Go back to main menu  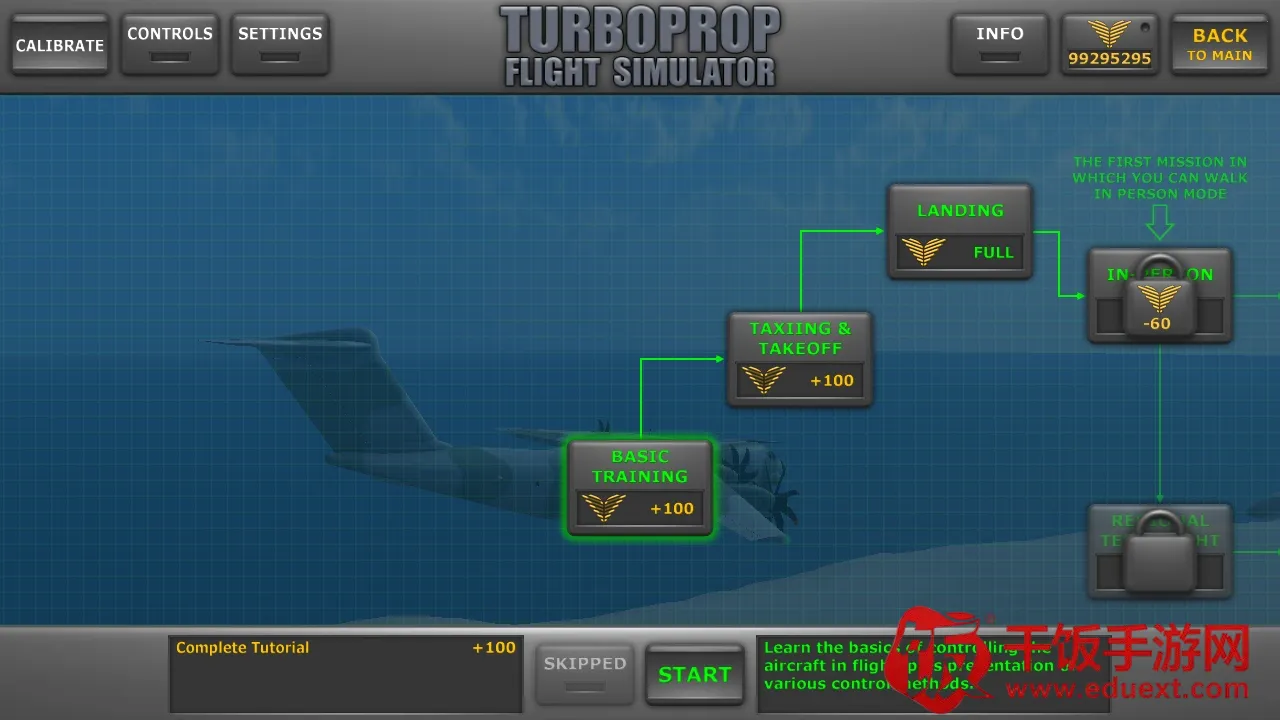1219,45
